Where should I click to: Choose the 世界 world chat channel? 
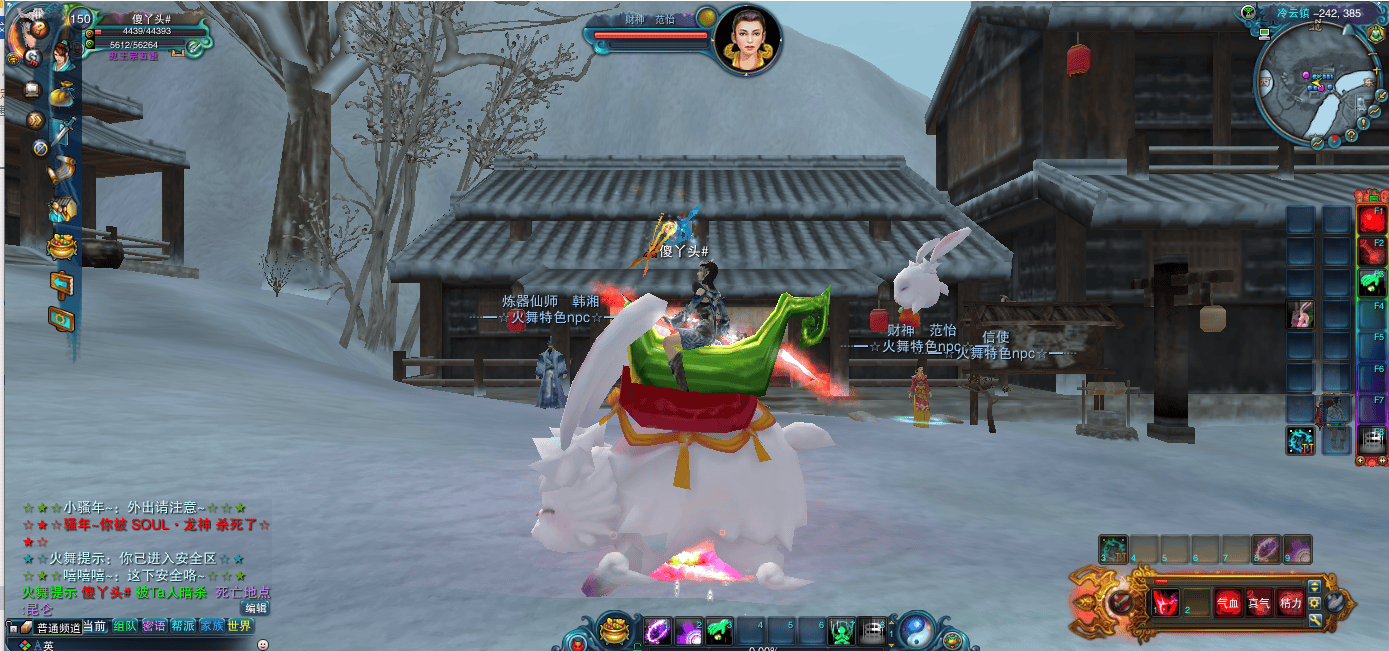coord(240,627)
